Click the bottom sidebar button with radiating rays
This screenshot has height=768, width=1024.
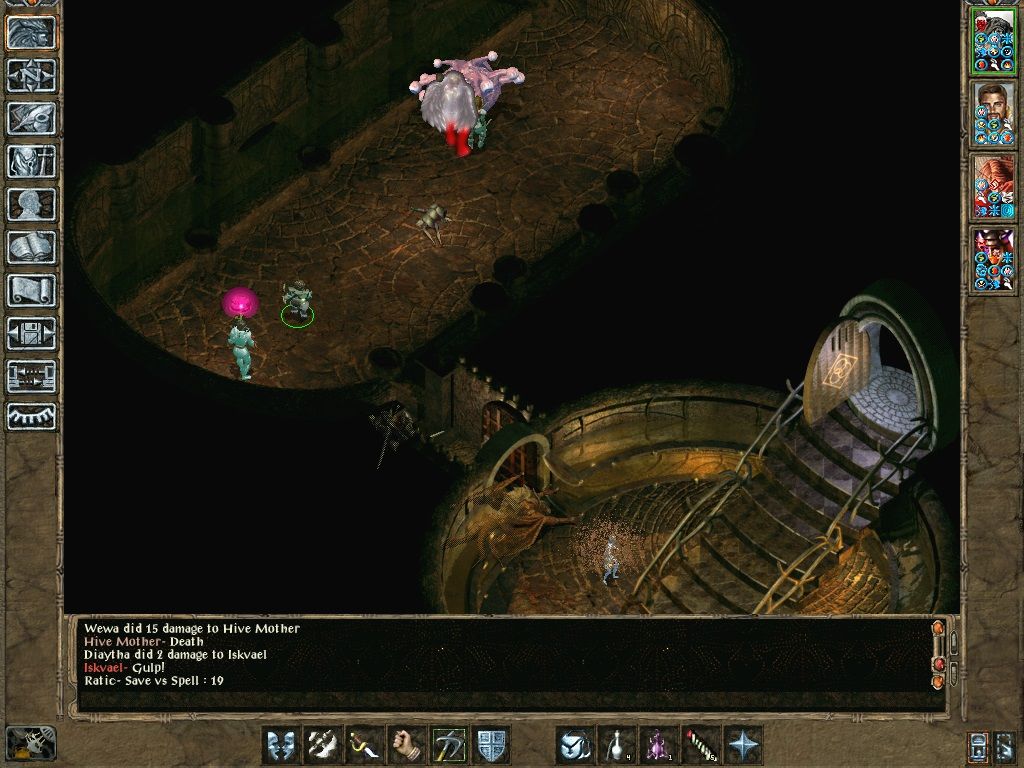[32, 417]
